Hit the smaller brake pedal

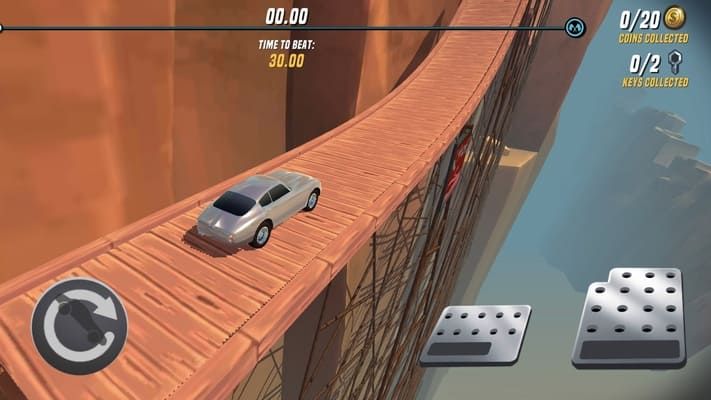click(476, 334)
